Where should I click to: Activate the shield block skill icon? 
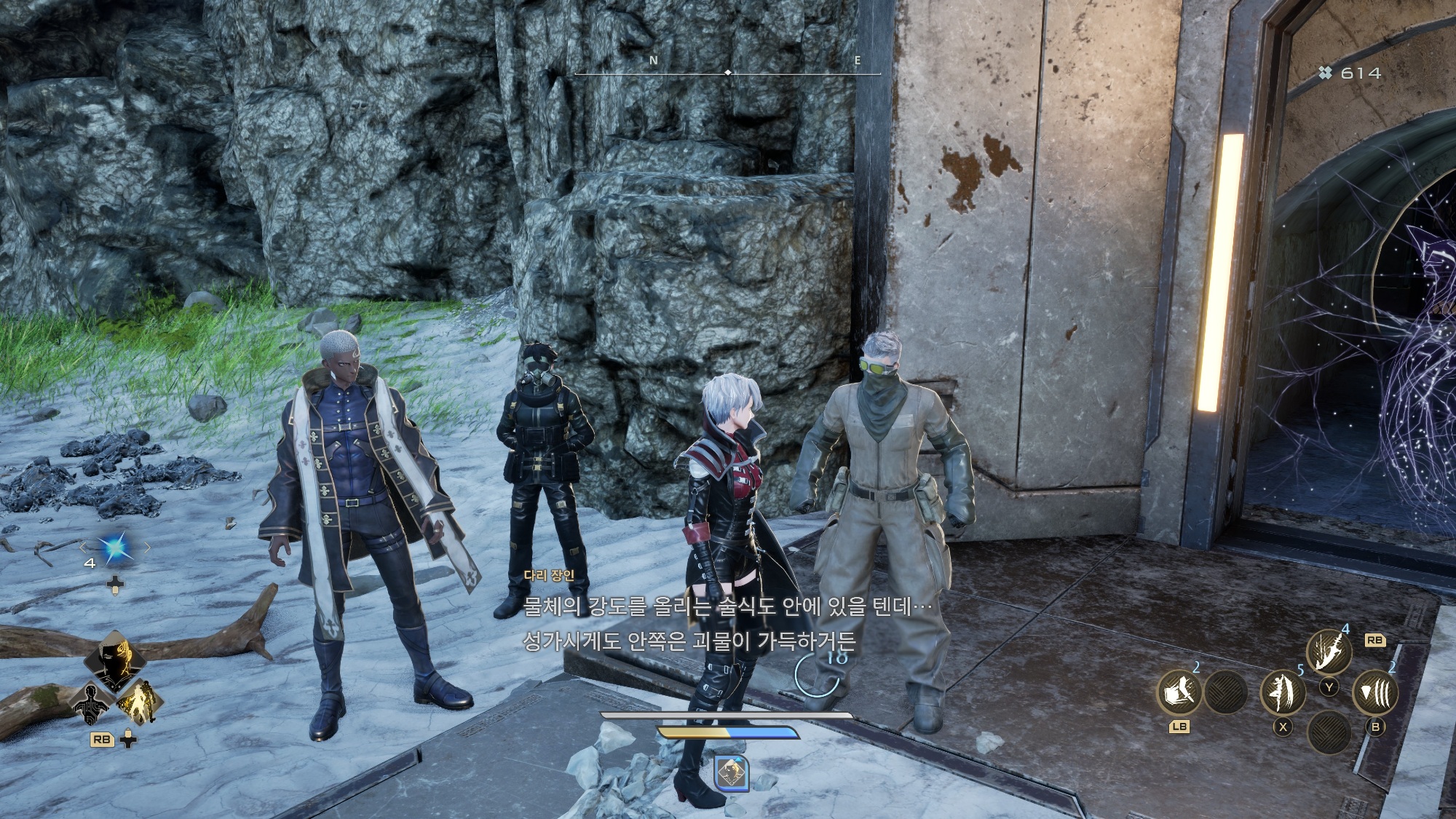[1179, 692]
